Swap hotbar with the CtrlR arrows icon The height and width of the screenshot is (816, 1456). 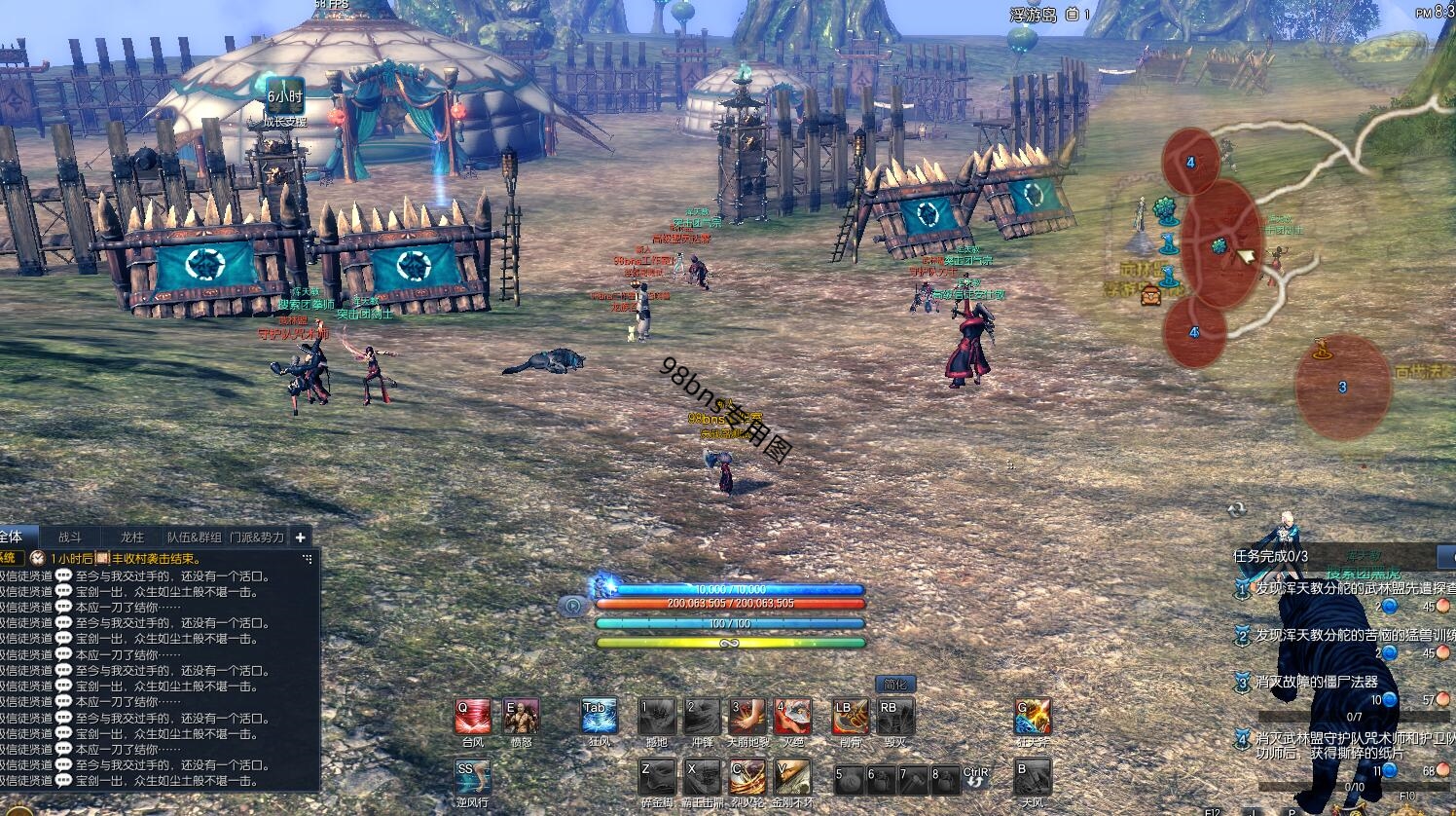coord(975,778)
